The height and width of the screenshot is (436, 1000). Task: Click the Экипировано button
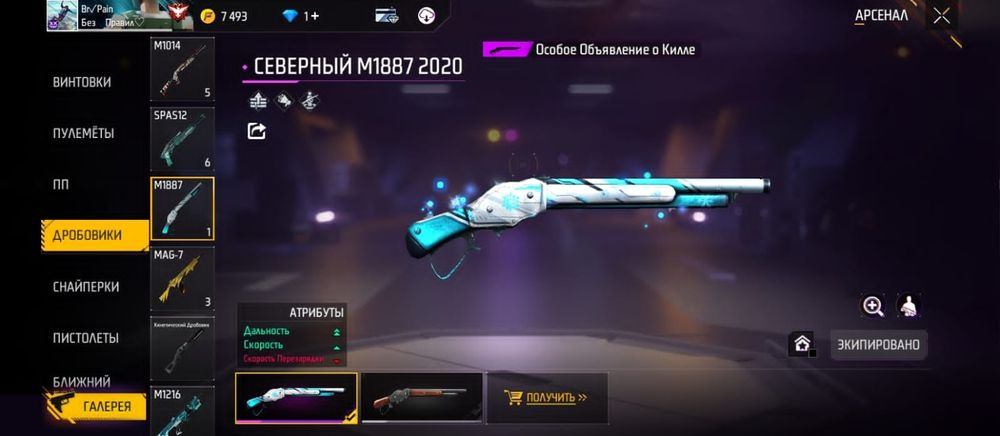[x=879, y=345]
